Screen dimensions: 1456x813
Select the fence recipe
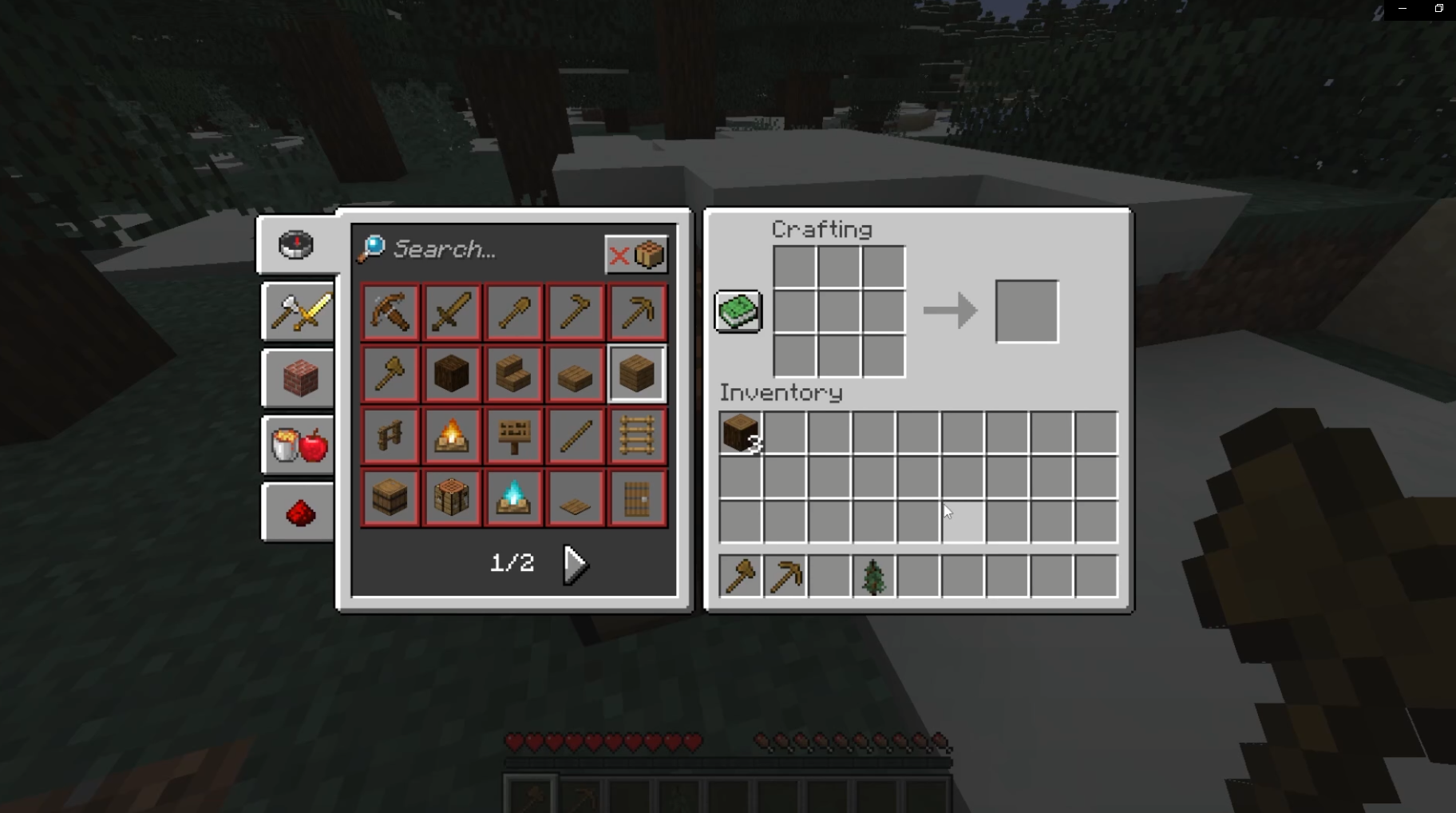(389, 435)
